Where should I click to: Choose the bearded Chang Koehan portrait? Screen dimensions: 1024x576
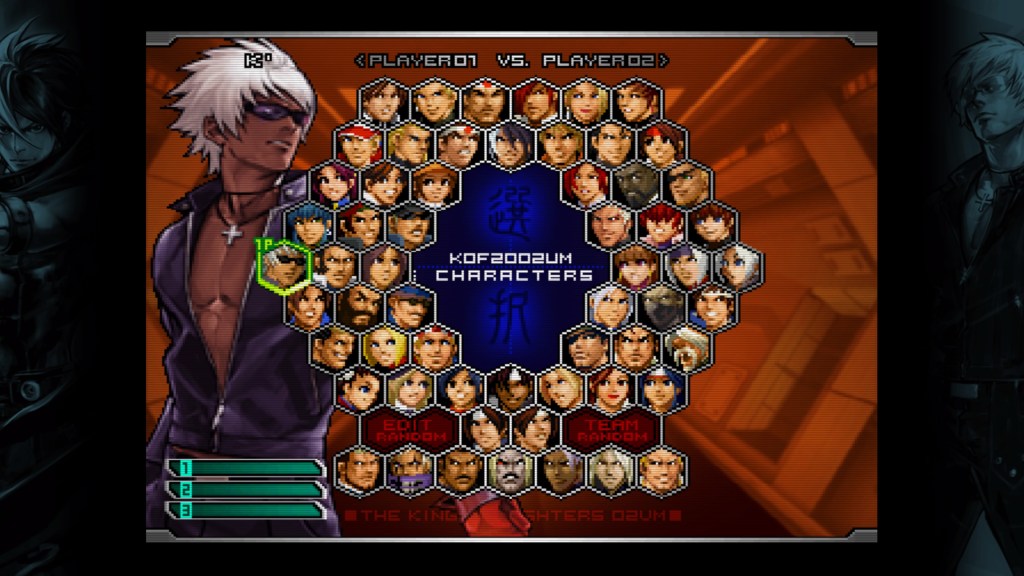[x=359, y=306]
